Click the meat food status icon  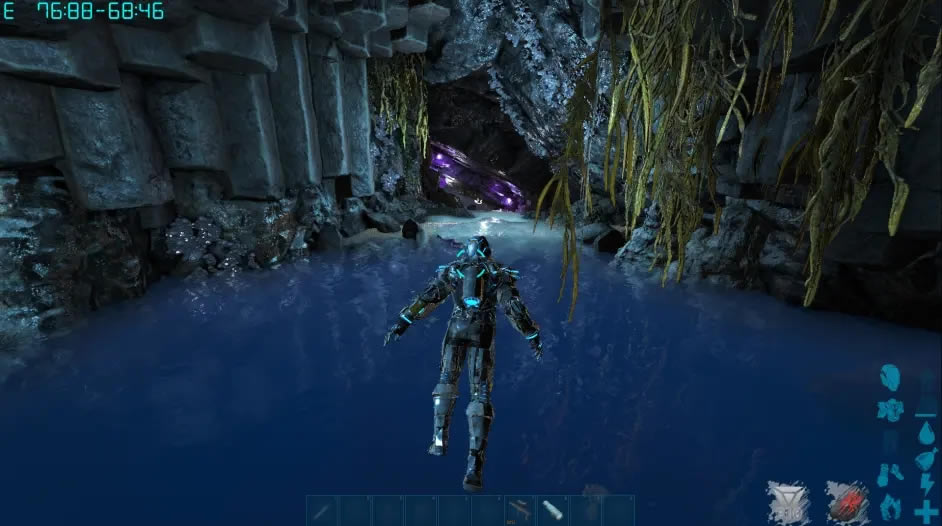(x=926, y=458)
